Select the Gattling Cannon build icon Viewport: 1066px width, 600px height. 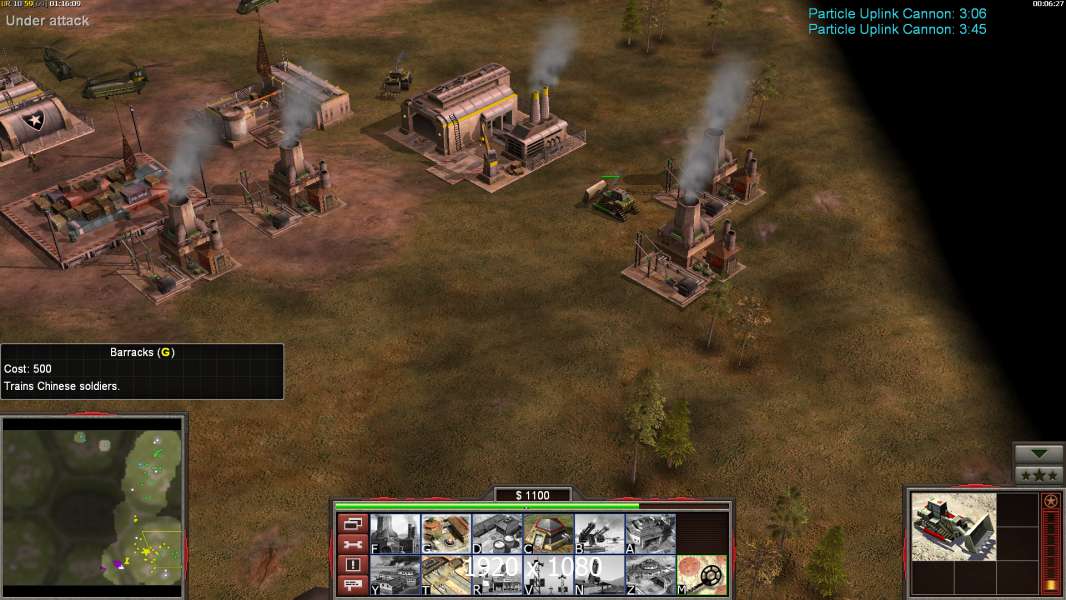click(x=598, y=533)
